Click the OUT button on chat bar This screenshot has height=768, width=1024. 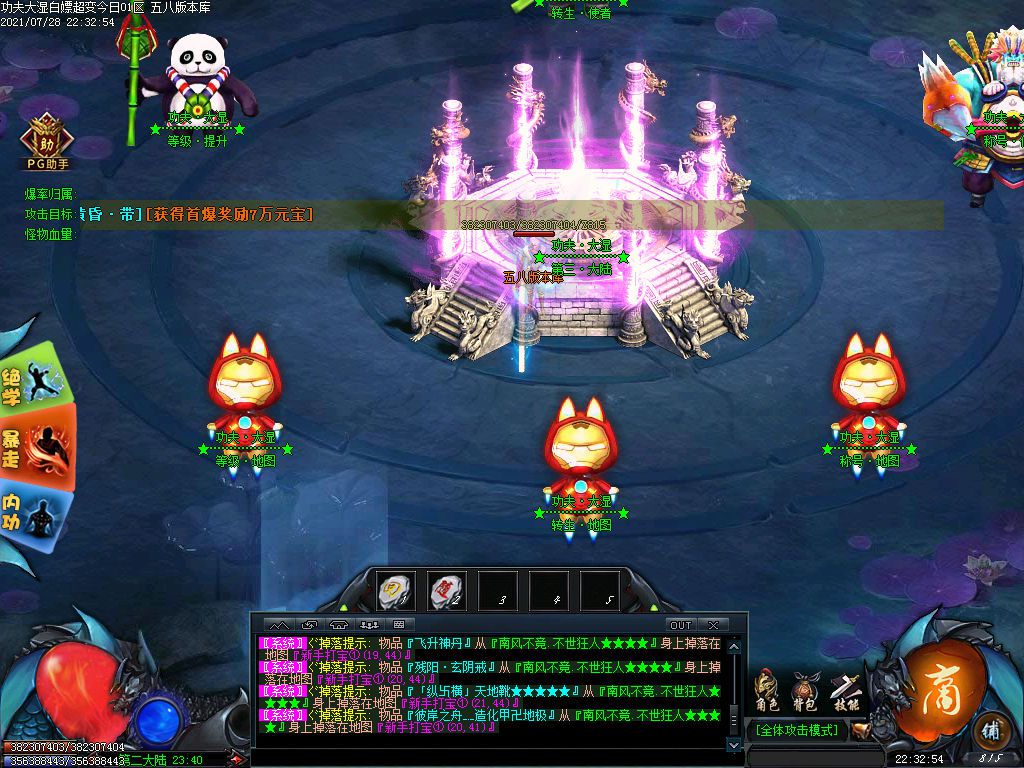680,625
